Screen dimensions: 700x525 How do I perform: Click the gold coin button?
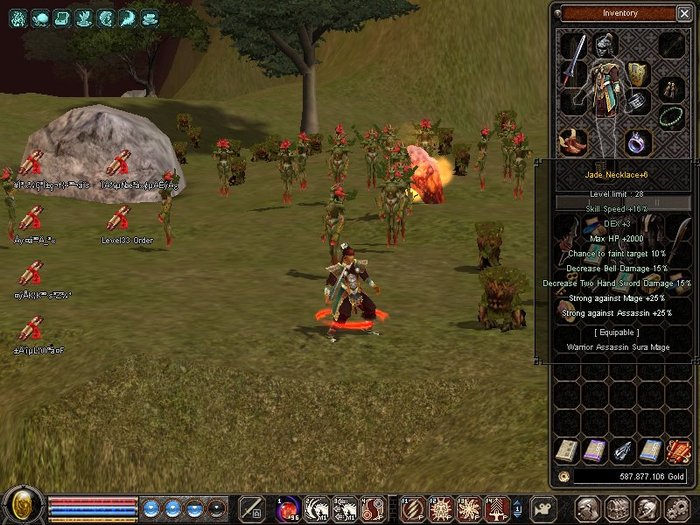coord(565,477)
